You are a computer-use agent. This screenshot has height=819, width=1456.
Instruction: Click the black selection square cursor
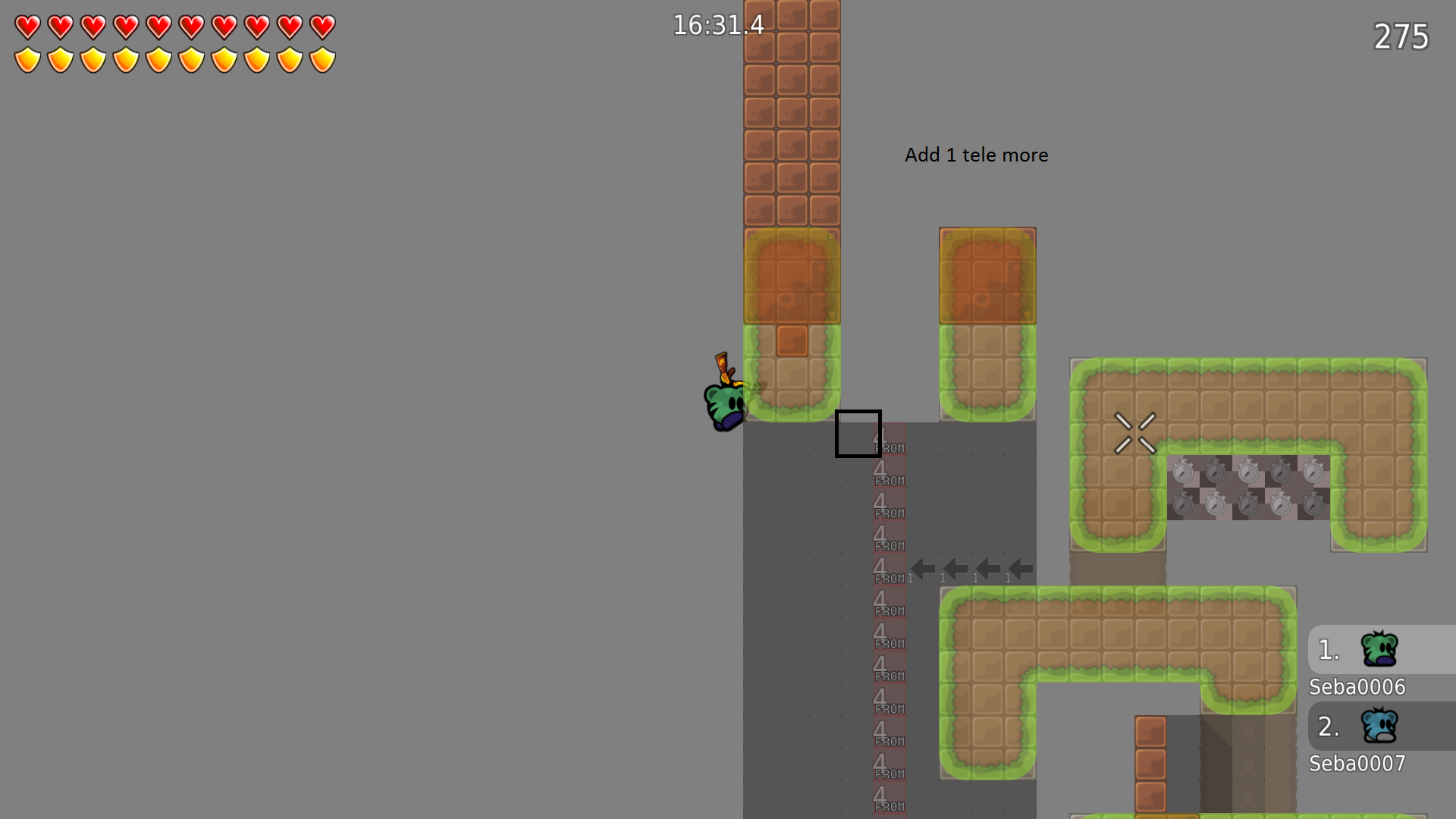(857, 435)
